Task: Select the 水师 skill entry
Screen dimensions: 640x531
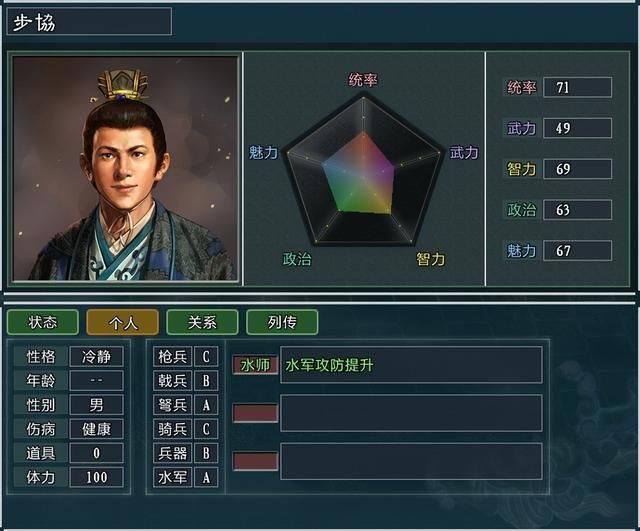Action: click(x=255, y=365)
